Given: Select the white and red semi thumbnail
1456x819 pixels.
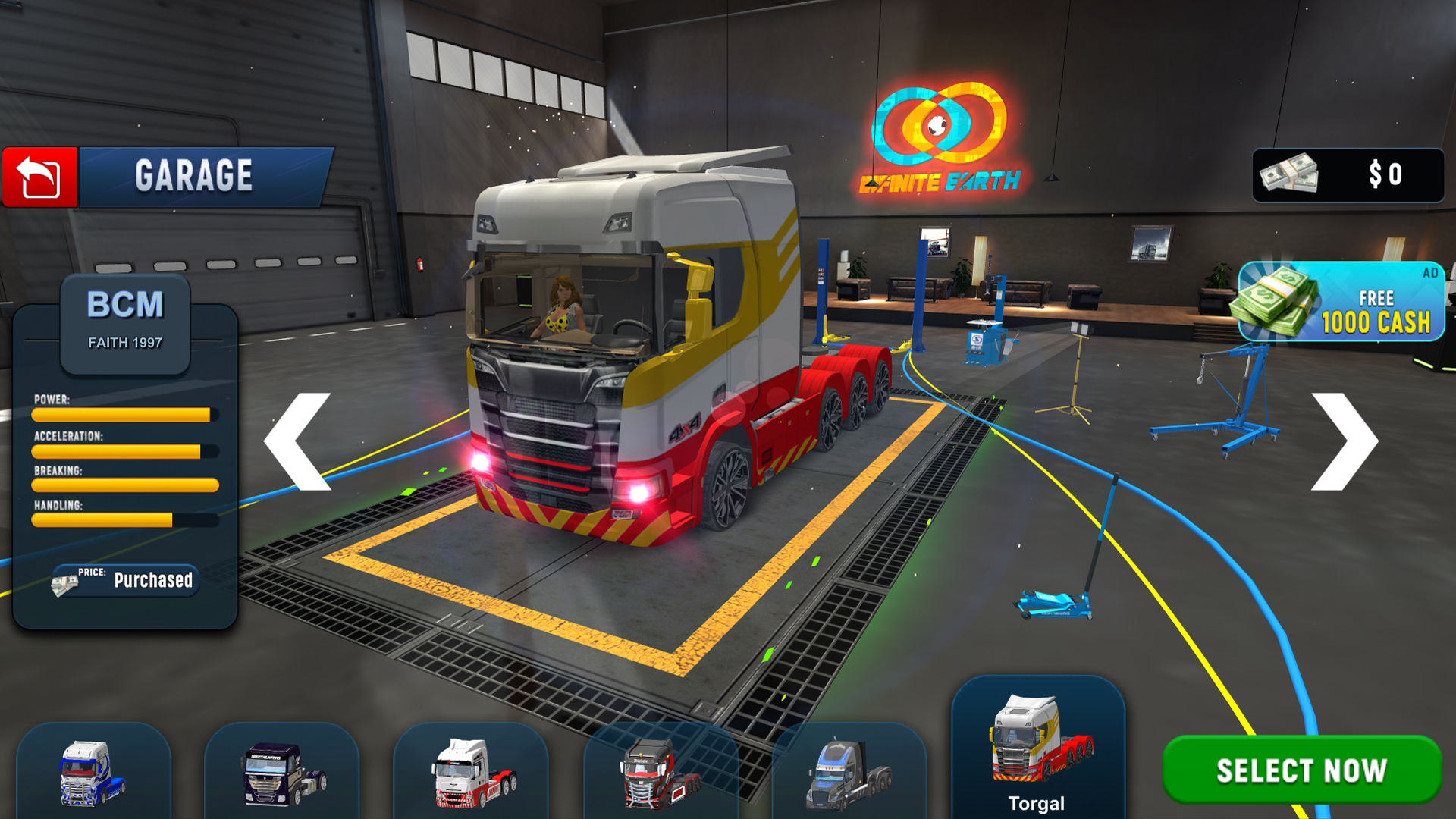Looking at the screenshot, I should coord(472,773).
